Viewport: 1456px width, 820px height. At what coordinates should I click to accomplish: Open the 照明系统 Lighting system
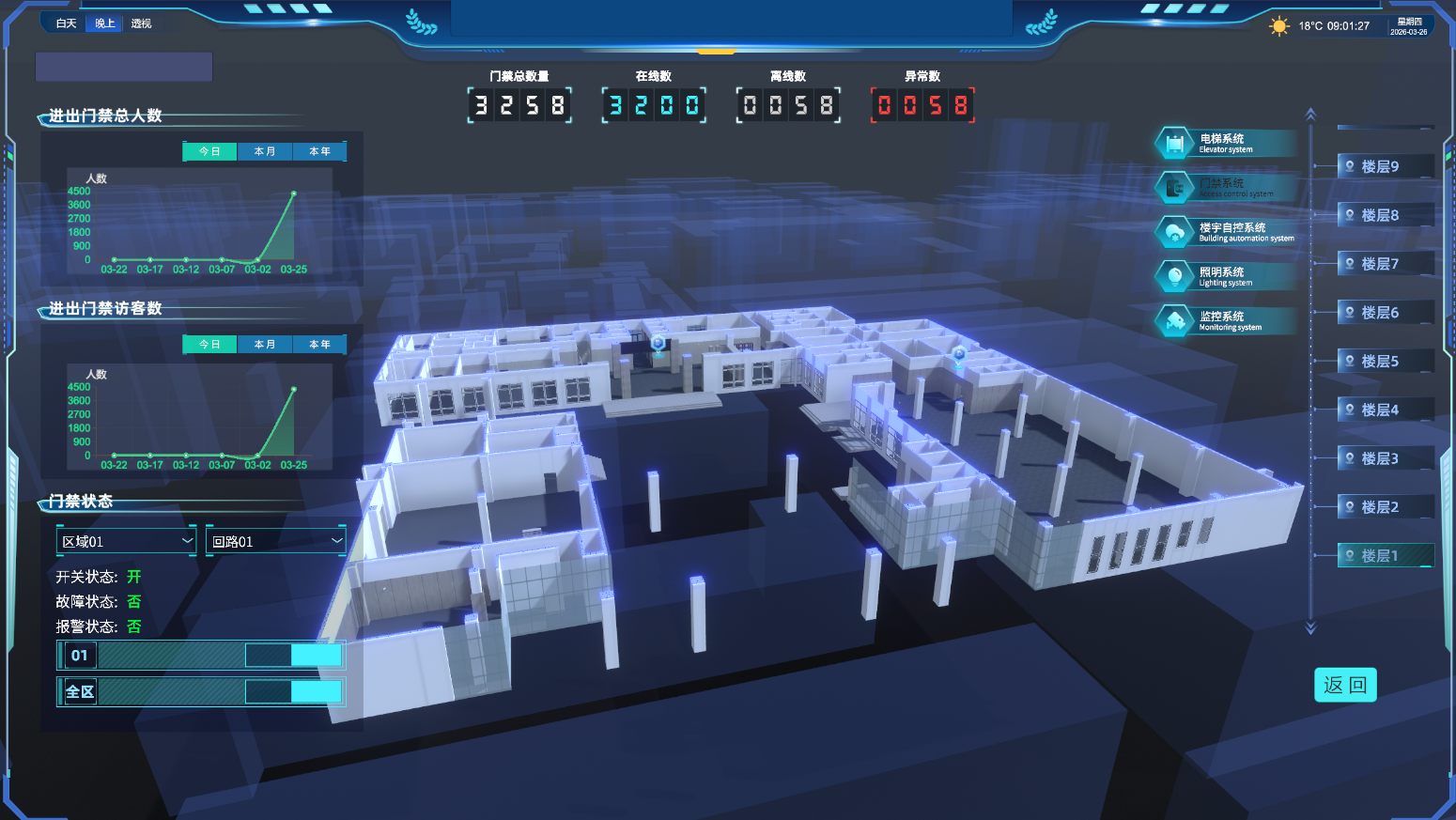(1225, 276)
